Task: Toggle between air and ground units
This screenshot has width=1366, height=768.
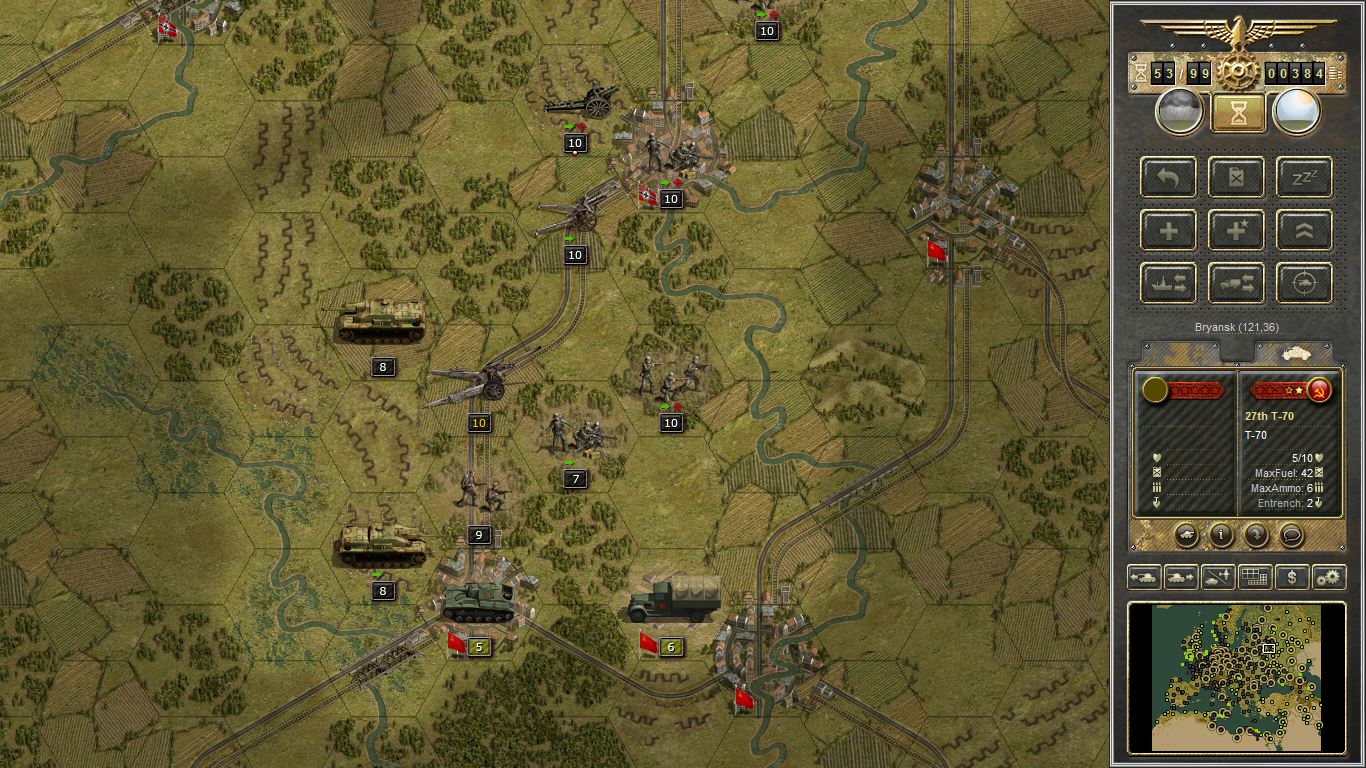Action: (x=1217, y=577)
